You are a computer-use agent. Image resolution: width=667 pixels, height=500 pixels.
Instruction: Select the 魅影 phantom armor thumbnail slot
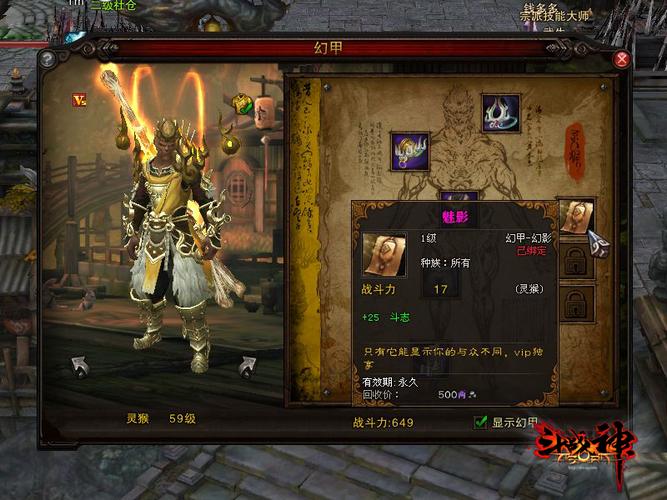pos(576,217)
